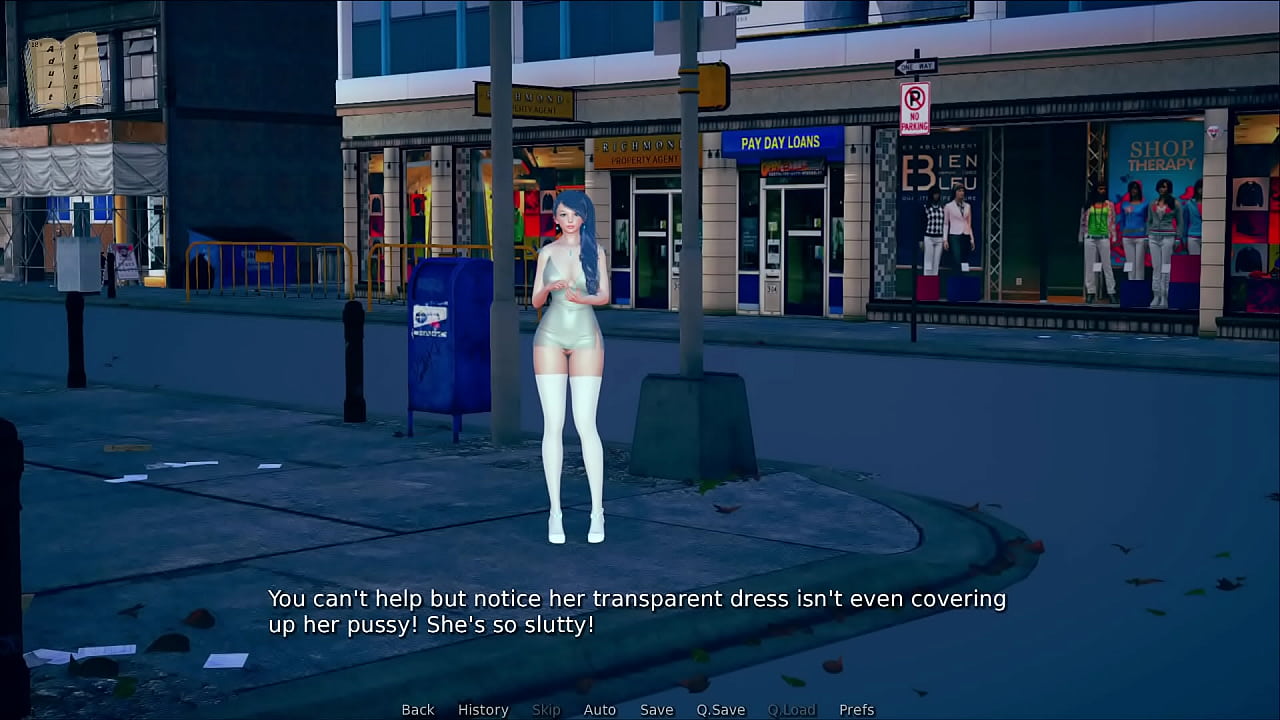Open the Save screen
The height and width of the screenshot is (720, 1280).
pyautogui.click(x=656, y=710)
